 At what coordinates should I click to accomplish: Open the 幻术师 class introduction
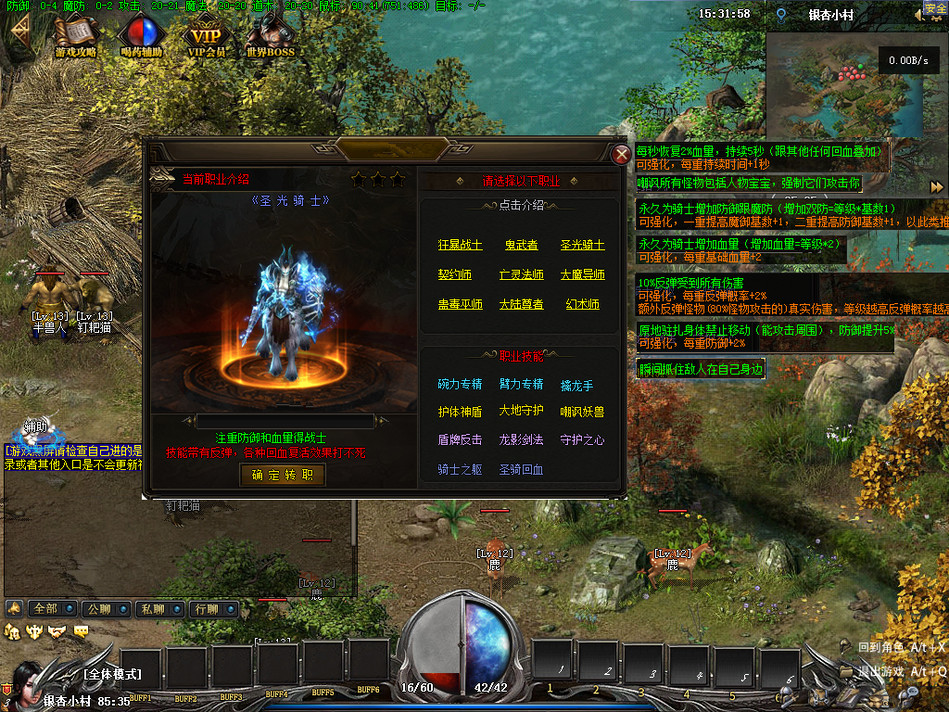582,305
